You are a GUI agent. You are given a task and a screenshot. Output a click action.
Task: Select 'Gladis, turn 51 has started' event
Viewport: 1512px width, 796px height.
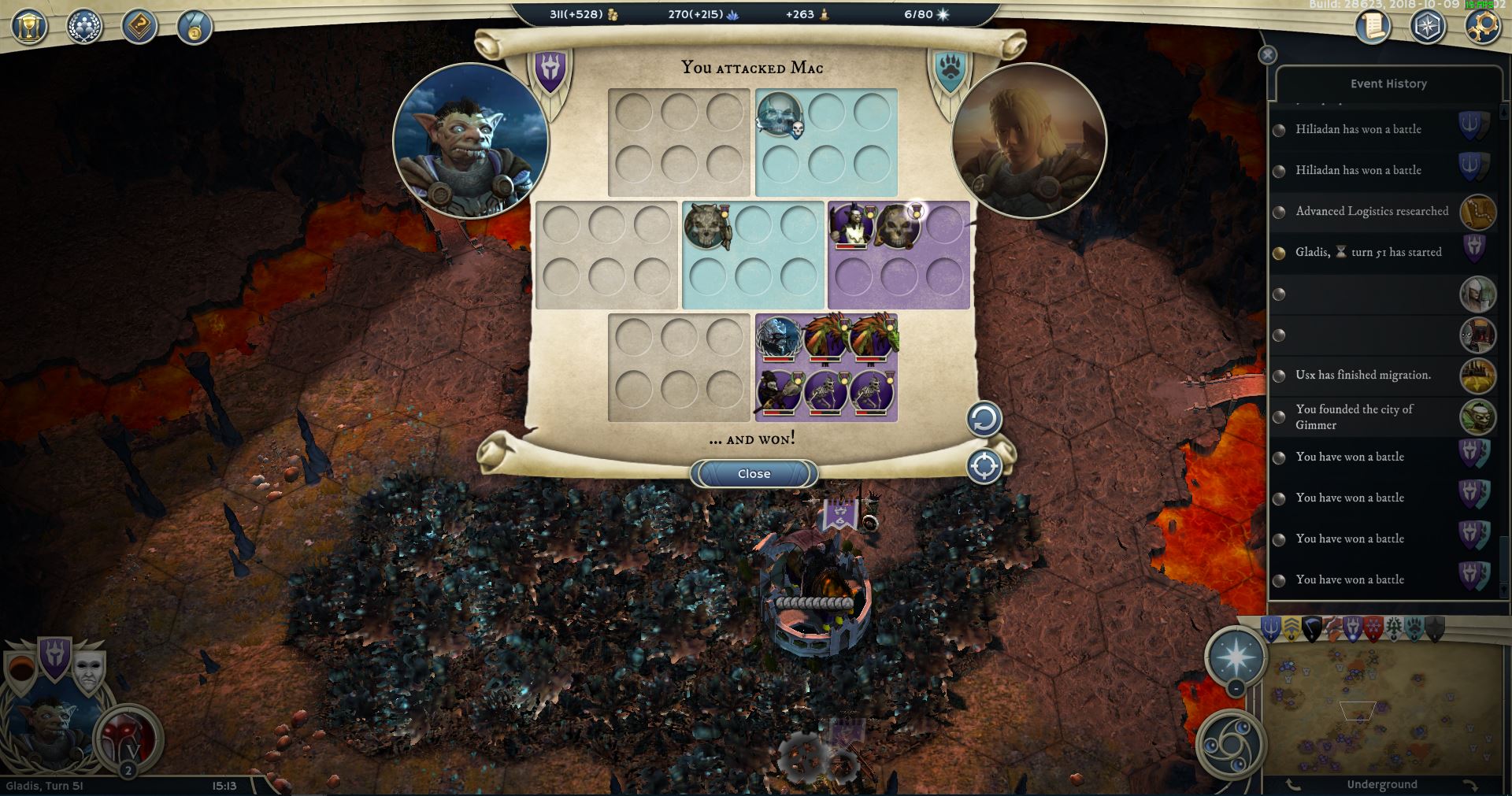coord(1368,252)
